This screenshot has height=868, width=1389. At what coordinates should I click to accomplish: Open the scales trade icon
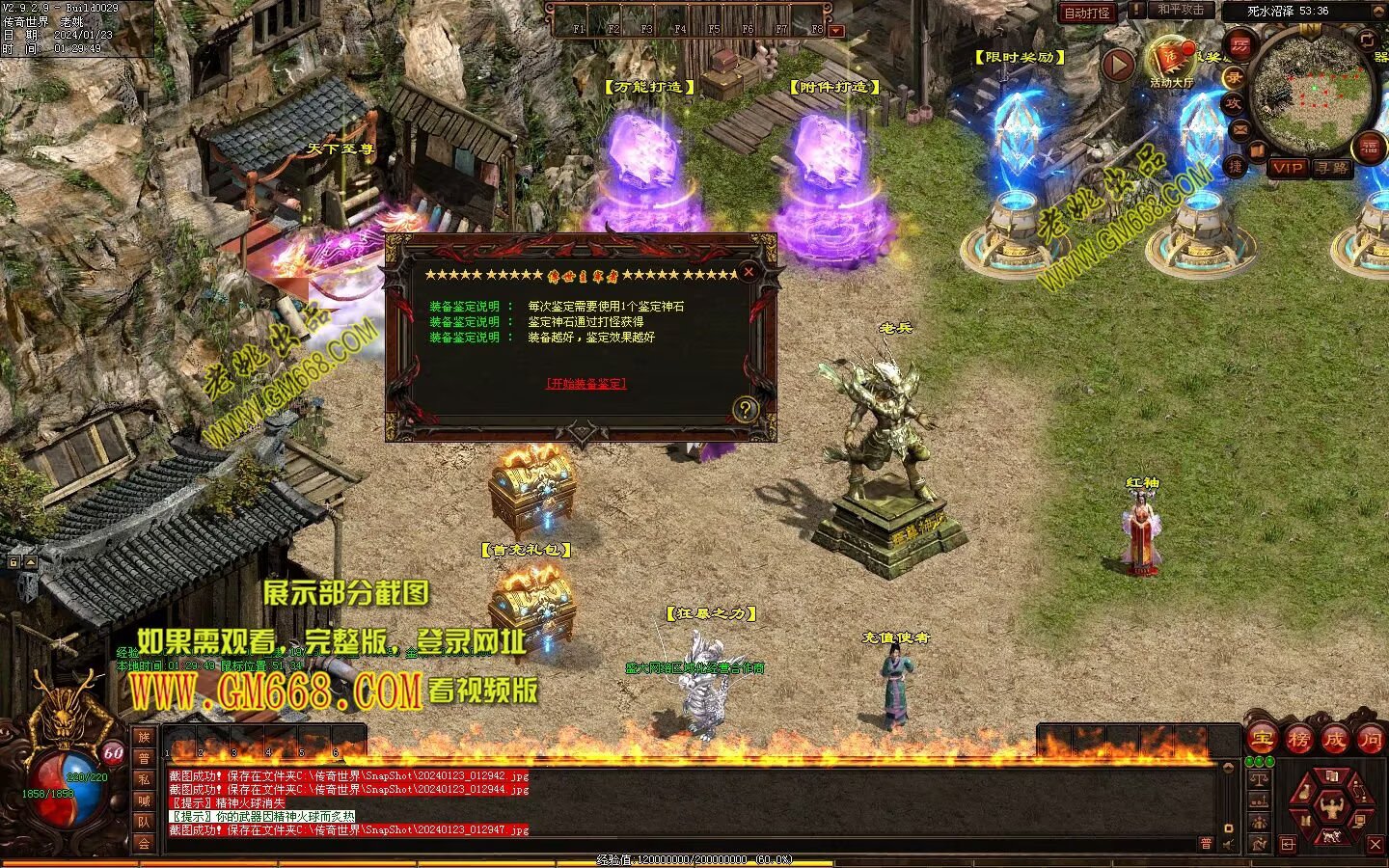[x=1259, y=777]
